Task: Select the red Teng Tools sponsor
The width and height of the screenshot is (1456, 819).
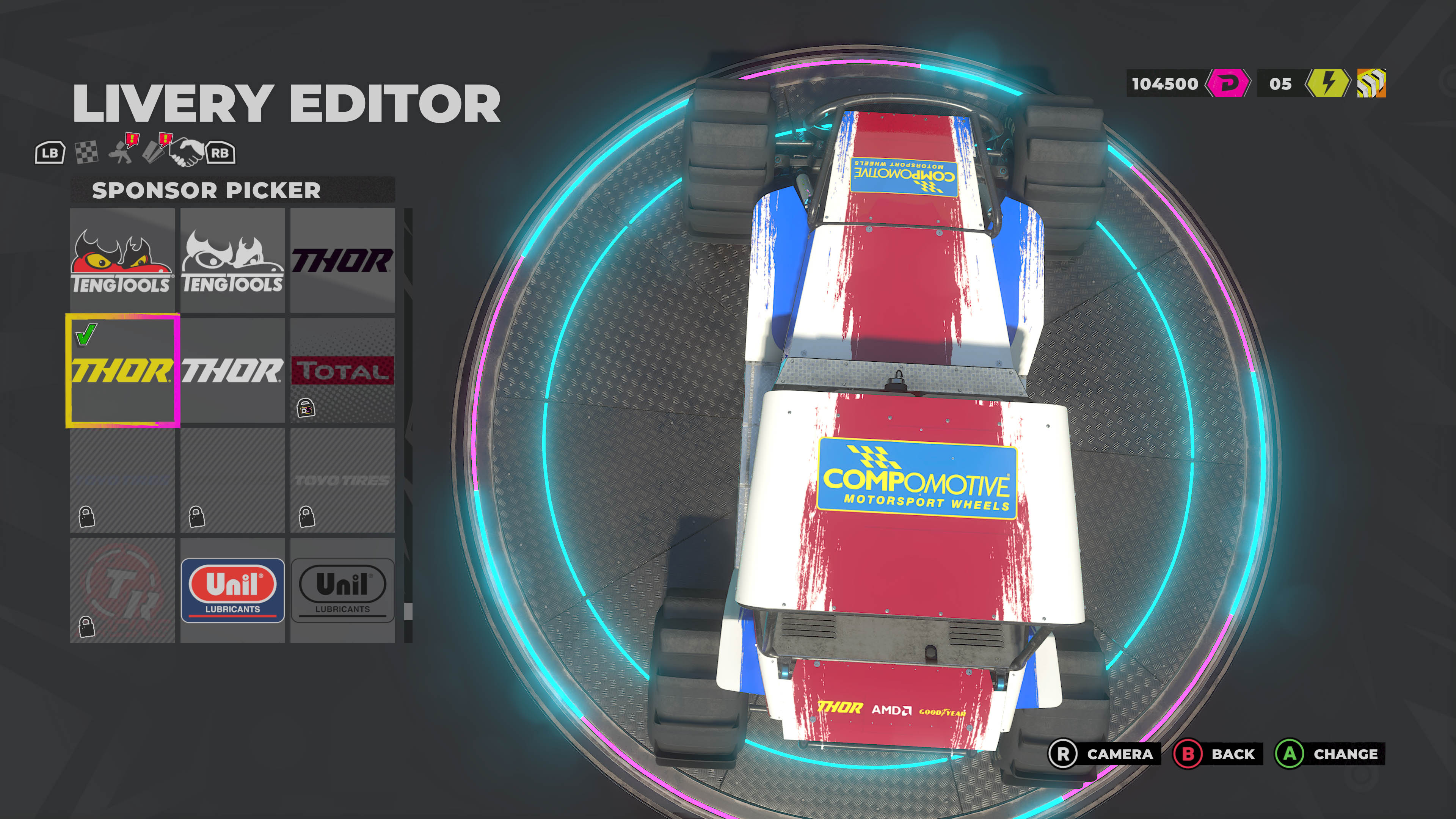Action: [x=122, y=260]
